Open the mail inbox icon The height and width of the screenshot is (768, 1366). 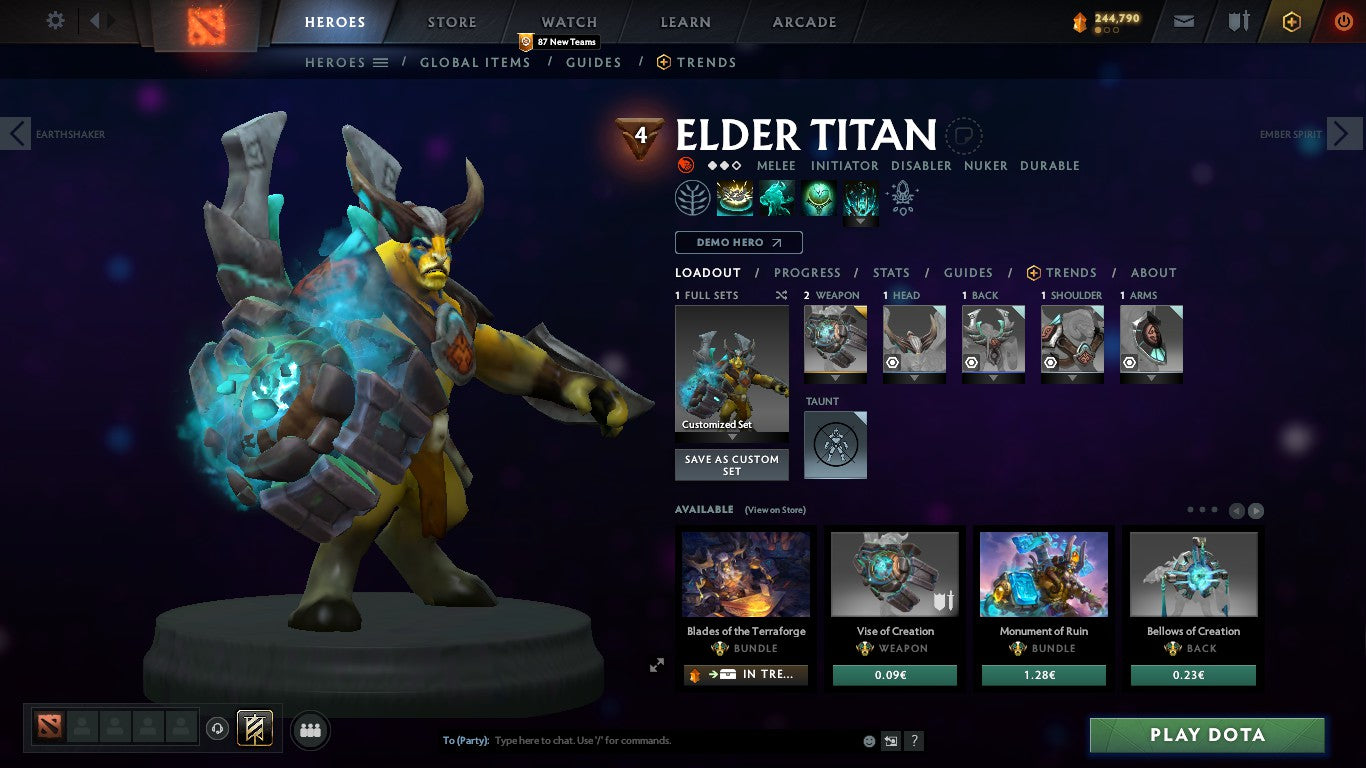(1184, 20)
